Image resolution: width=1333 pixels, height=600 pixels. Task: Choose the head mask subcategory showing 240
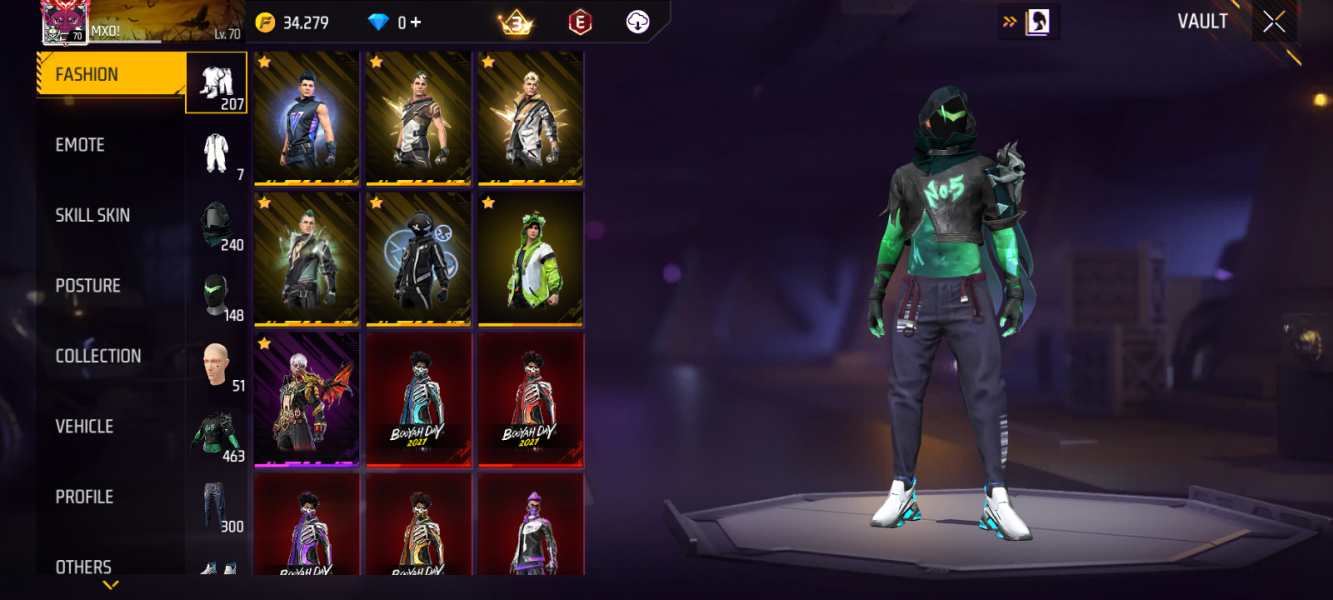coord(217,225)
